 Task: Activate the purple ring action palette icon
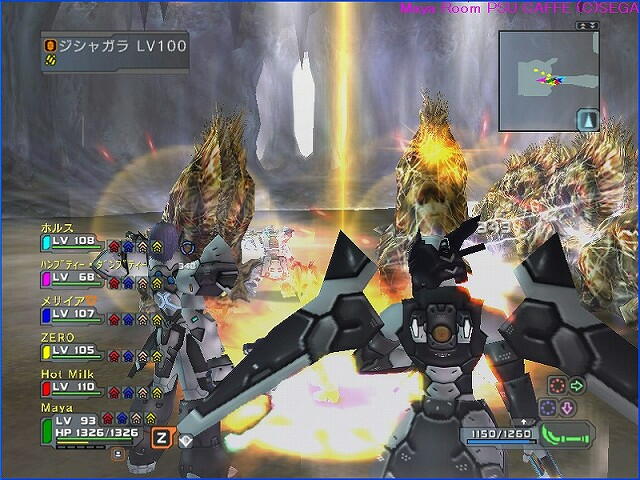tap(547, 407)
